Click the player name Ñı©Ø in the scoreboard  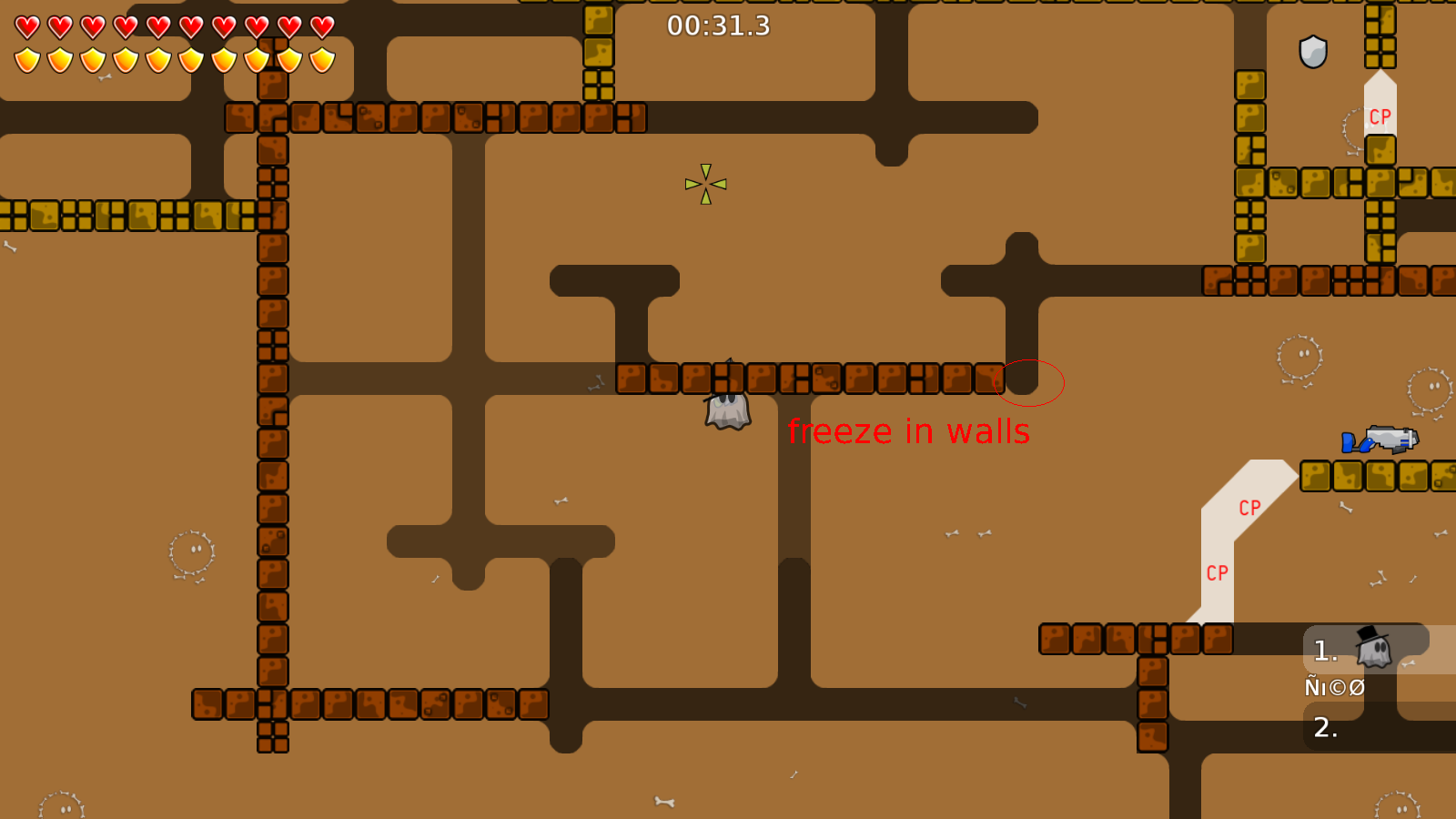tap(1334, 687)
